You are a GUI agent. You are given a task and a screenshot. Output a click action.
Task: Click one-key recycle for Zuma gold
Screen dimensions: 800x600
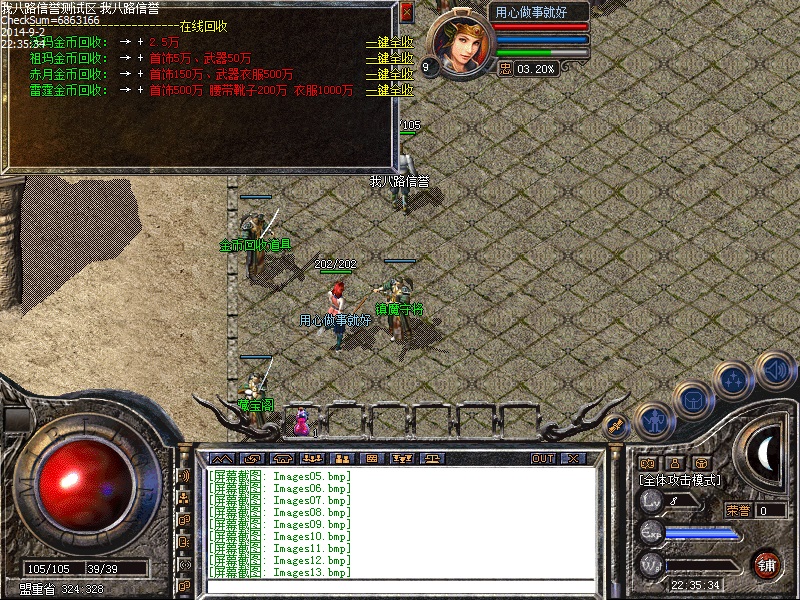point(389,59)
